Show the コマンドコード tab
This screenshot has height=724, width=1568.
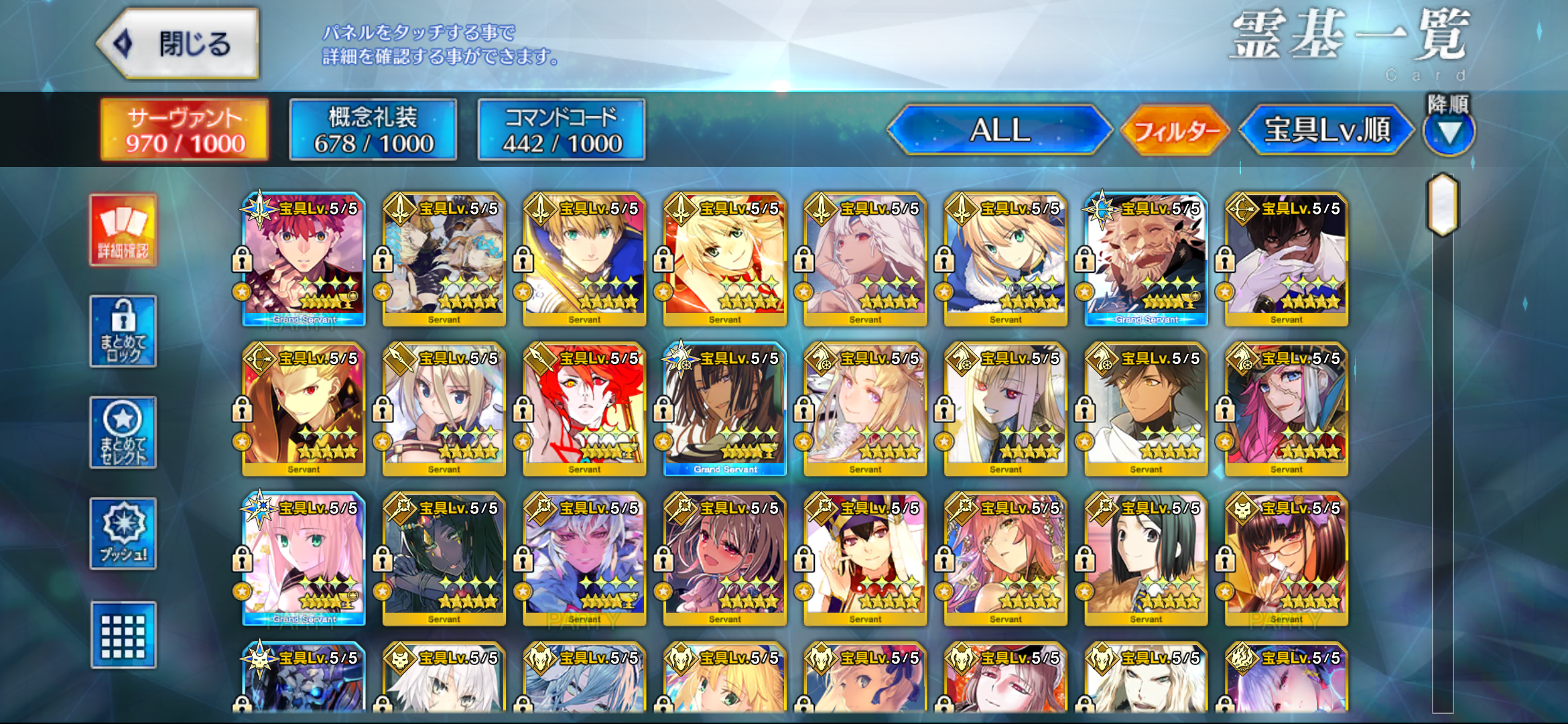click(562, 130)
